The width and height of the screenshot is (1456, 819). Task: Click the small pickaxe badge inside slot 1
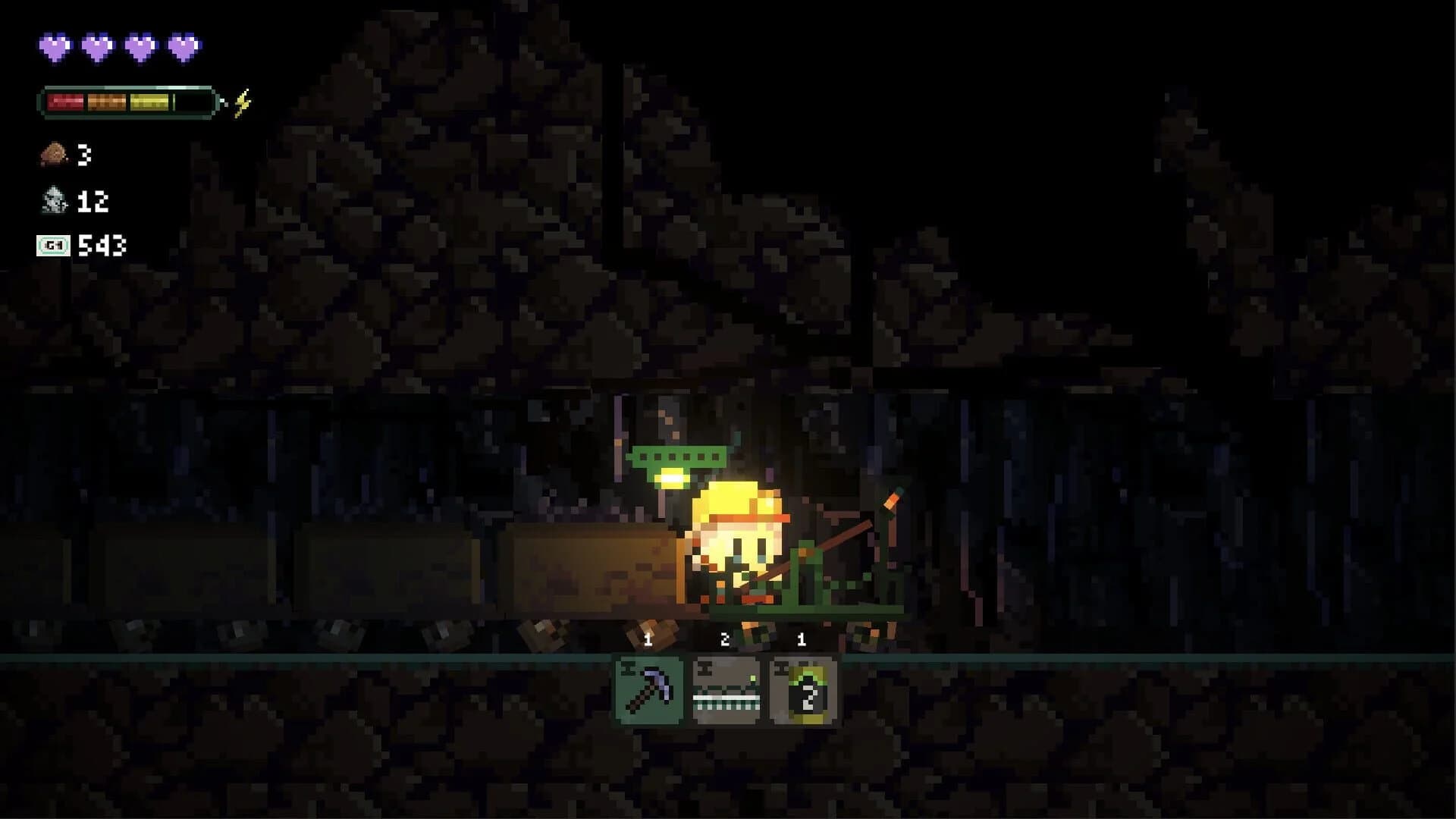627,669
